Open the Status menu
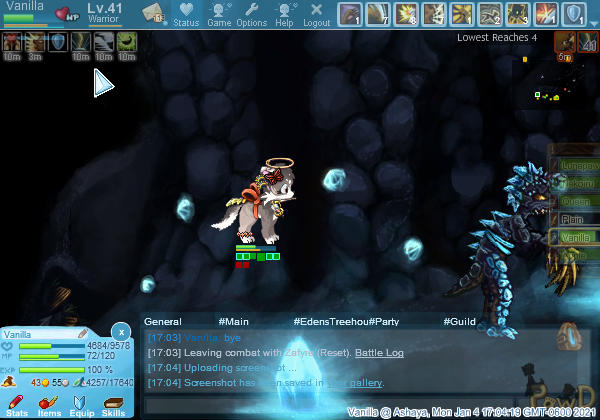600x420 pixels. 185,14
